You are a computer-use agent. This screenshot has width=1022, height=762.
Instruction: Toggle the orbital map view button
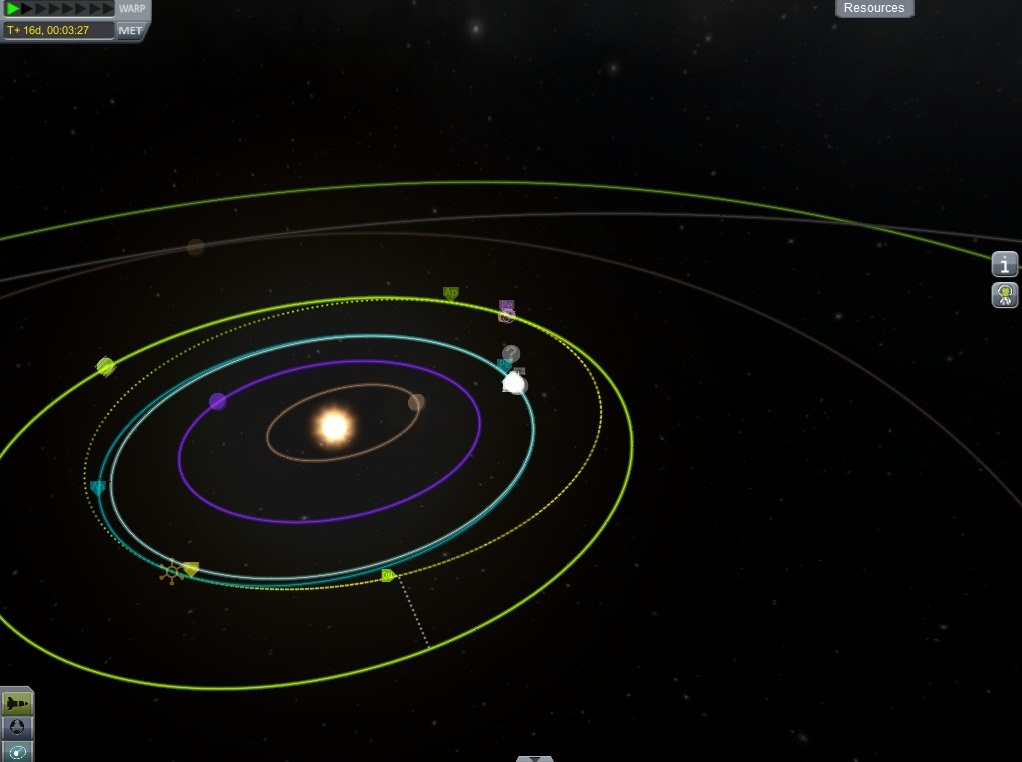tap(18, 751)
